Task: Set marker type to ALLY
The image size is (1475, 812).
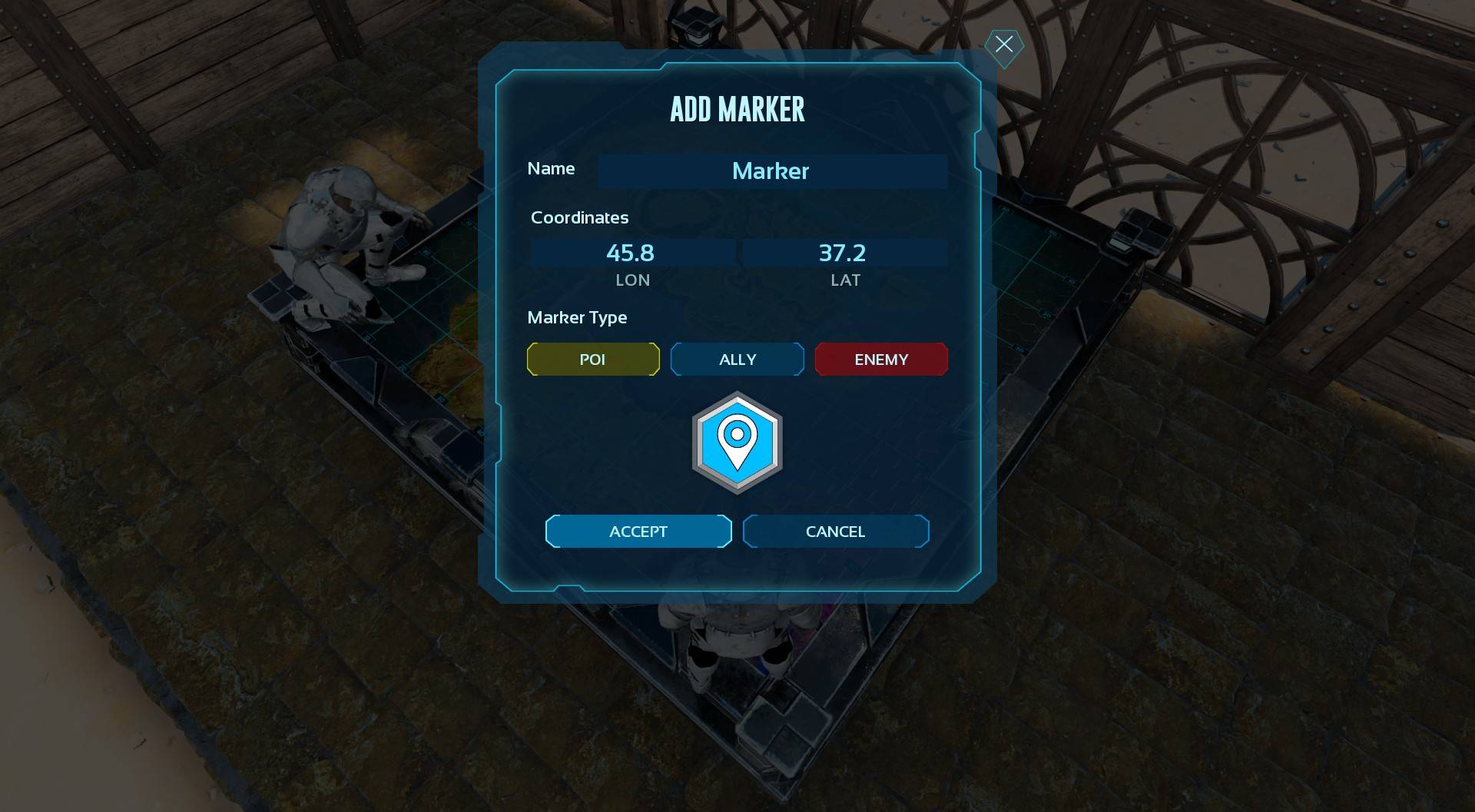Action: coord(737,360)
